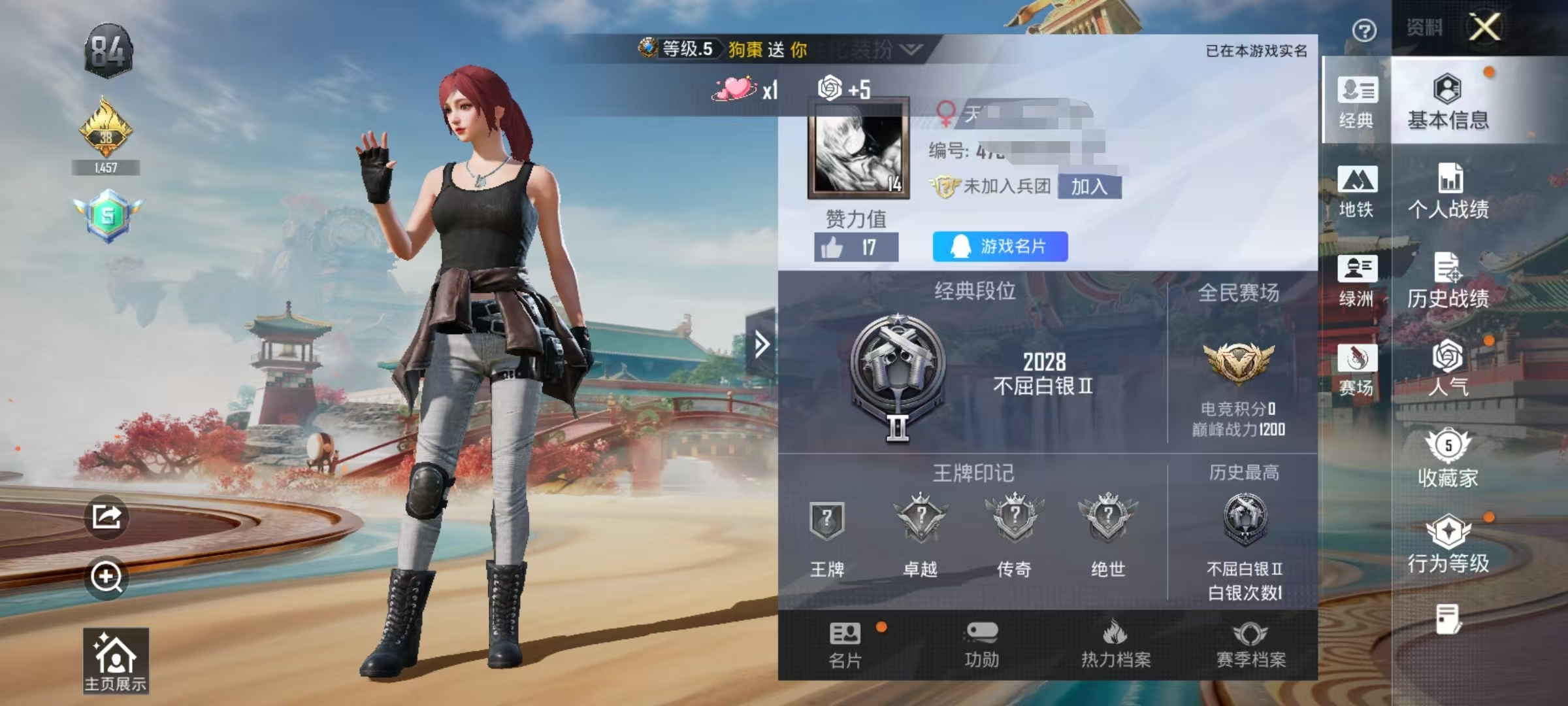Close the profile panel with the X
This screenshot has height=706, width=1568.
pyautogui.click(x=1484, y=27)
